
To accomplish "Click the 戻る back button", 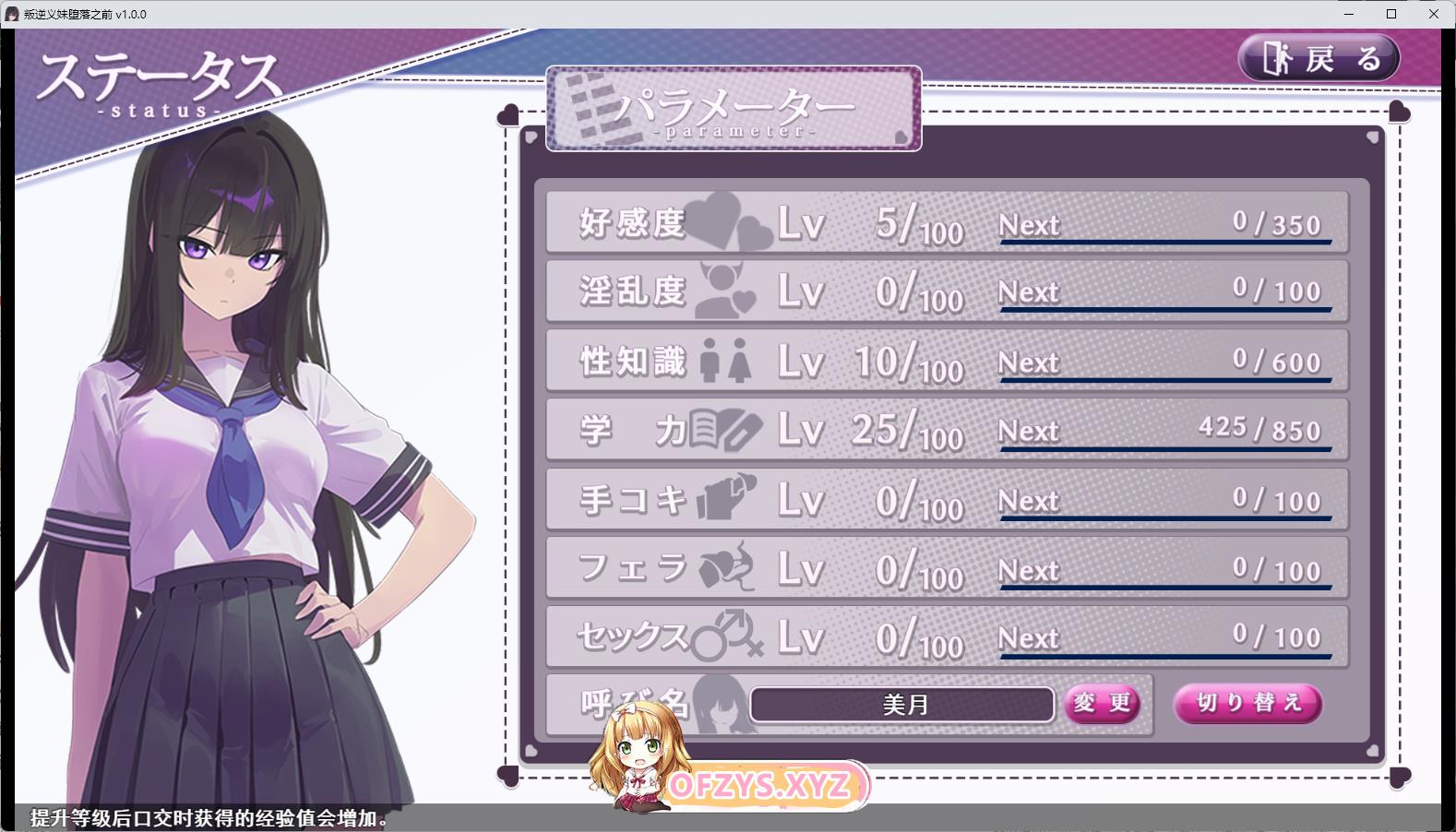I will pos(1319,58).
